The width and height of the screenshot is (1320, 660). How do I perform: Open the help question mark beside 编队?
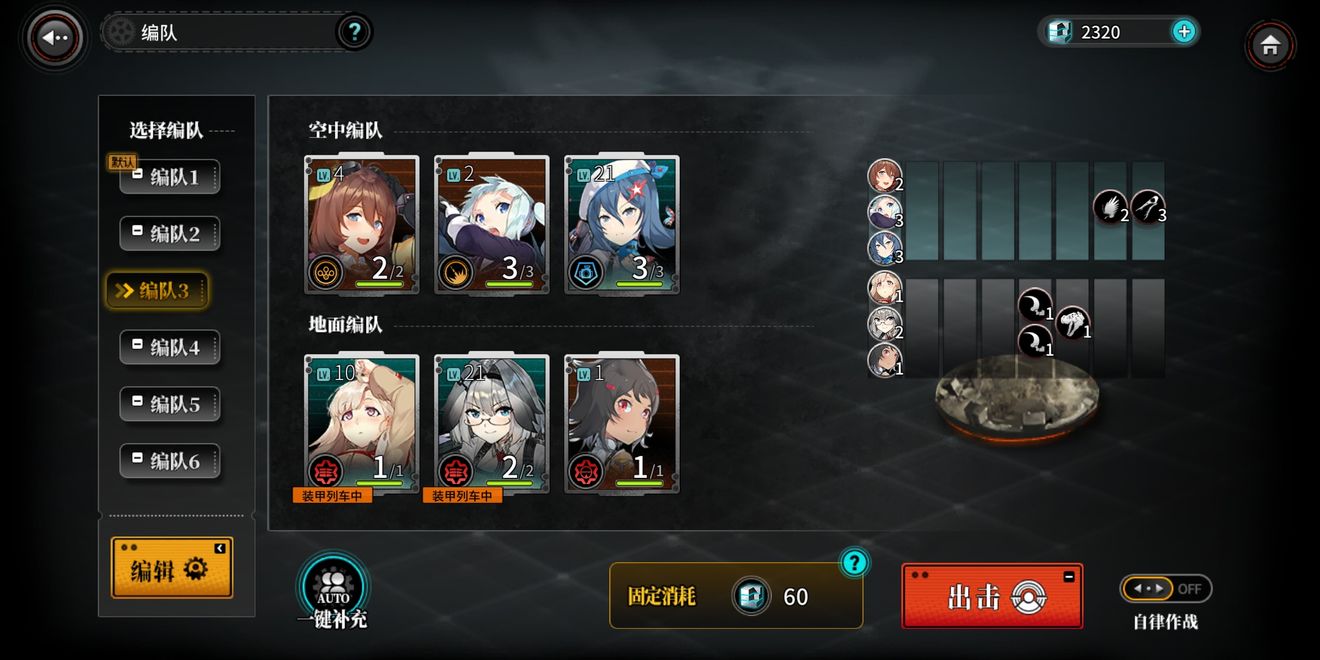[353, 32]
